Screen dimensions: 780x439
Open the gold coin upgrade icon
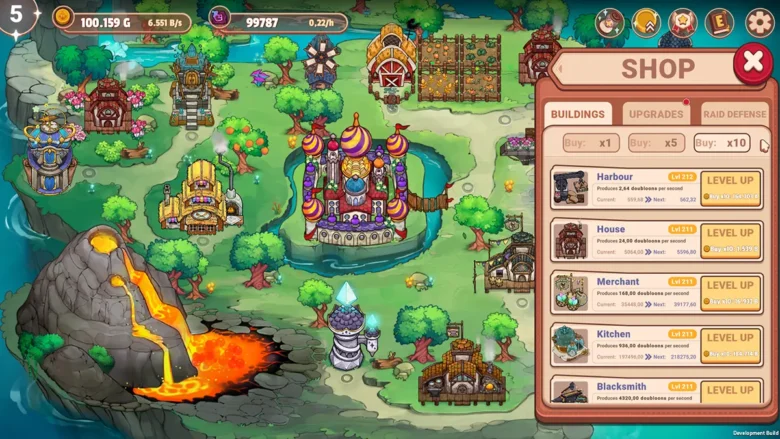coord(646,22)
